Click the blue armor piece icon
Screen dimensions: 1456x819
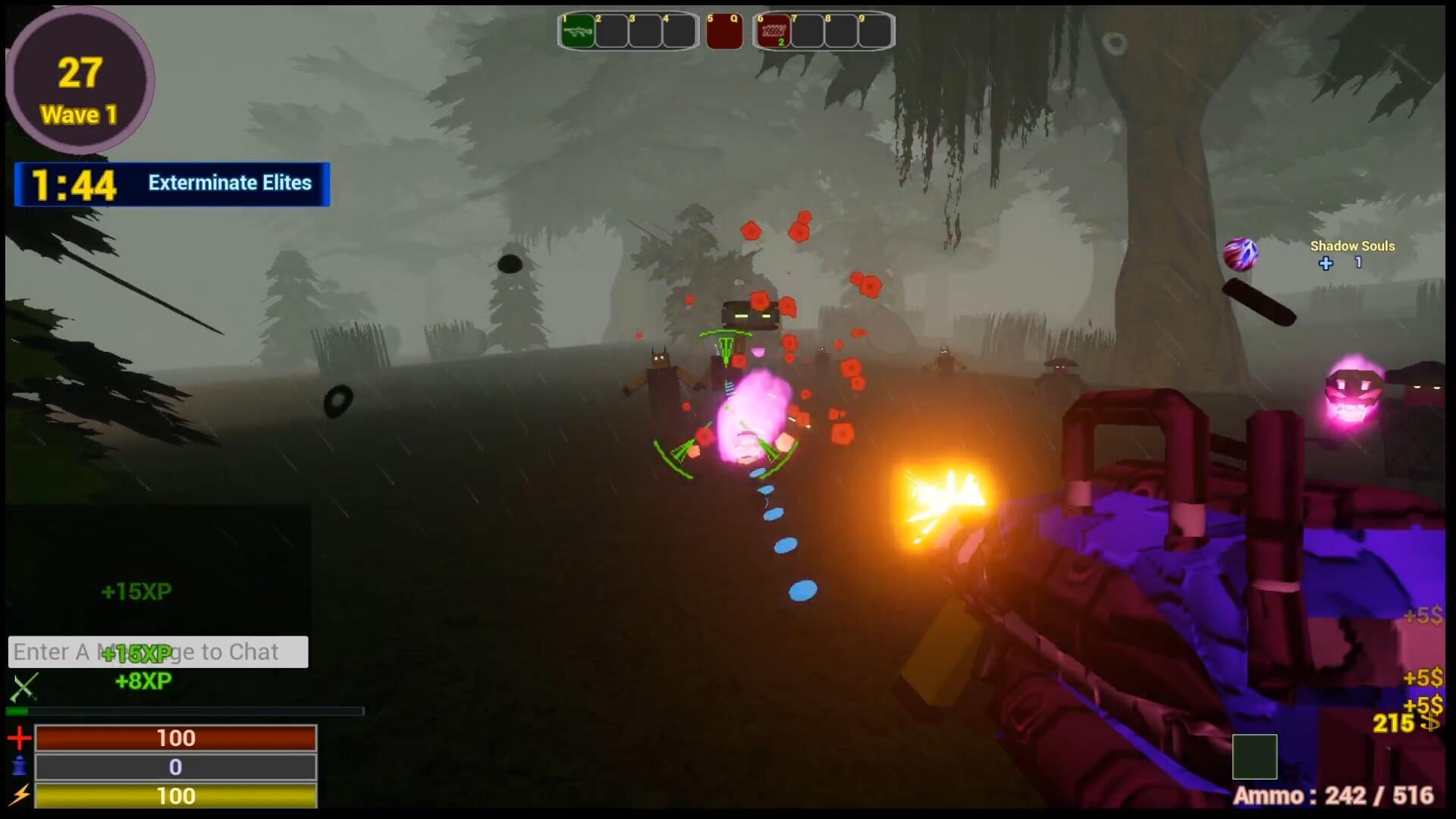[x=20, y=767]
